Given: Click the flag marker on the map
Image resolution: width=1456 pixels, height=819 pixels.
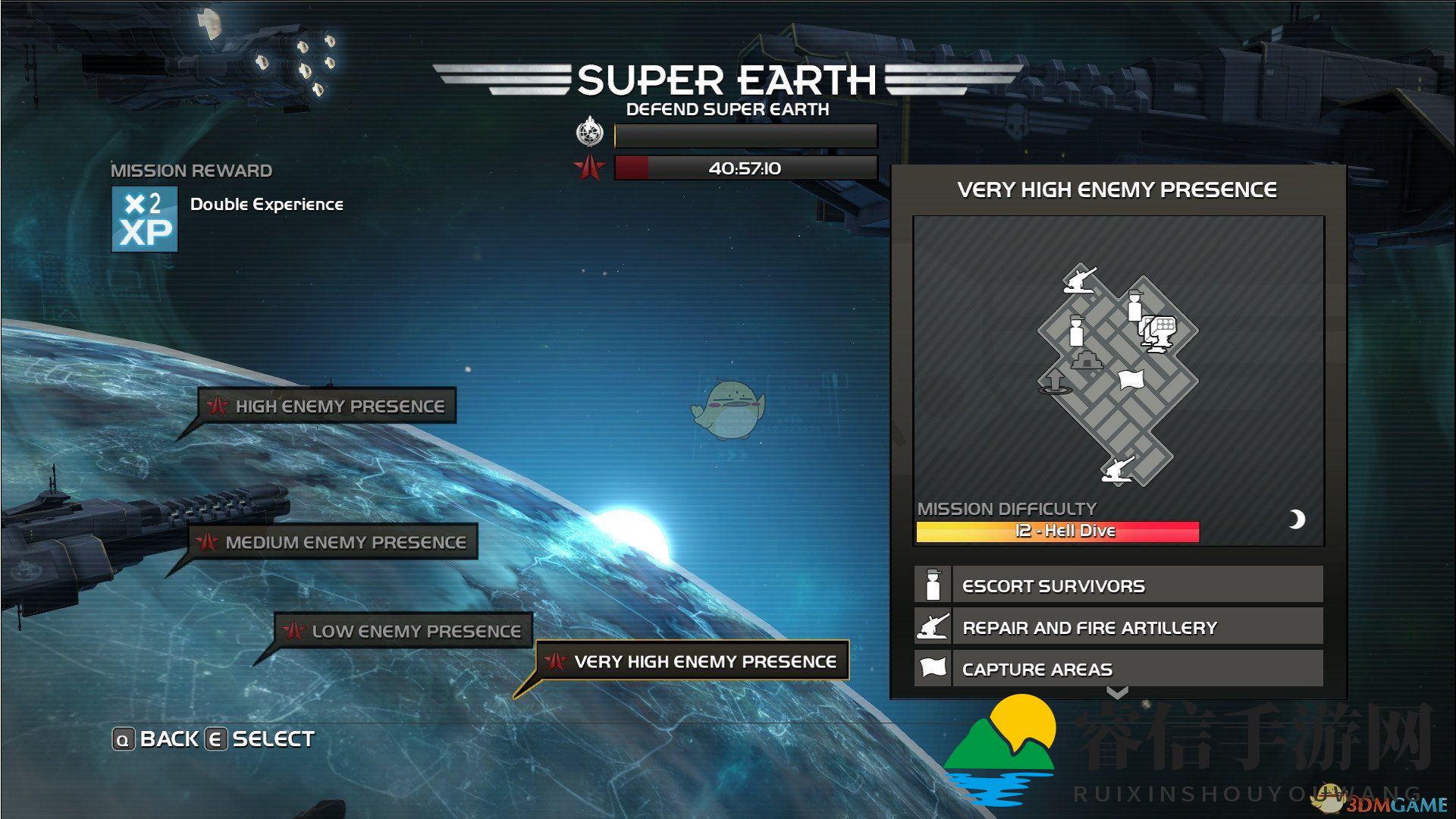Looking at the screenshot, I should point(1131,378).
